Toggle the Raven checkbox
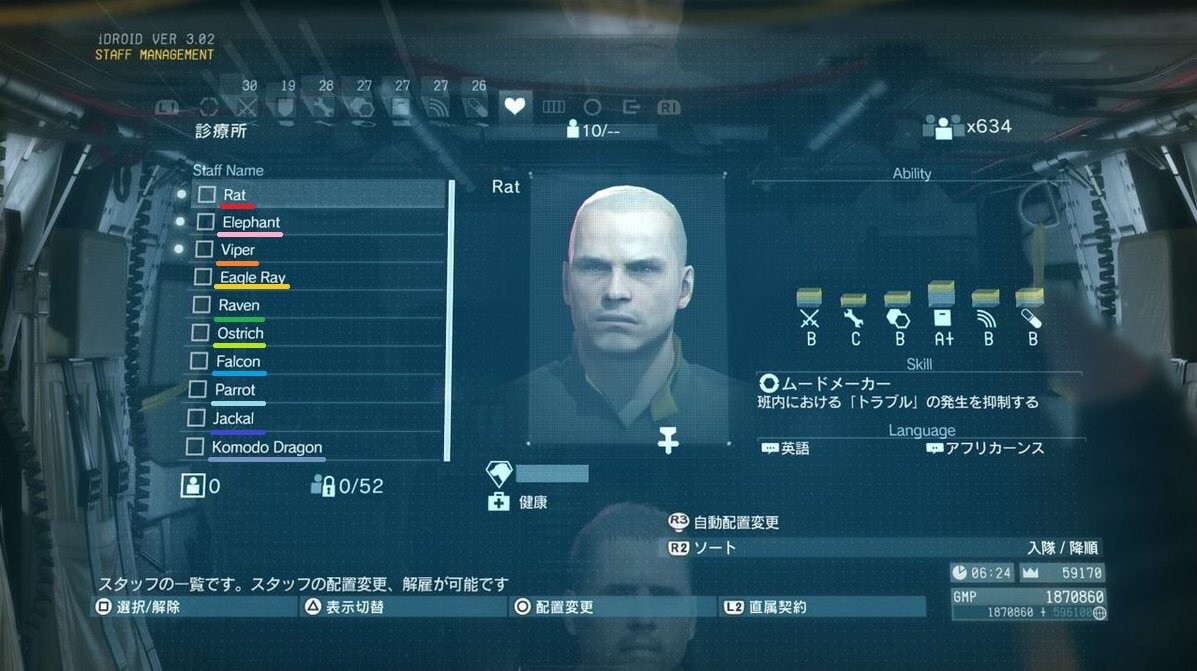Screen dimensions: 1197x671 point(199,305)
